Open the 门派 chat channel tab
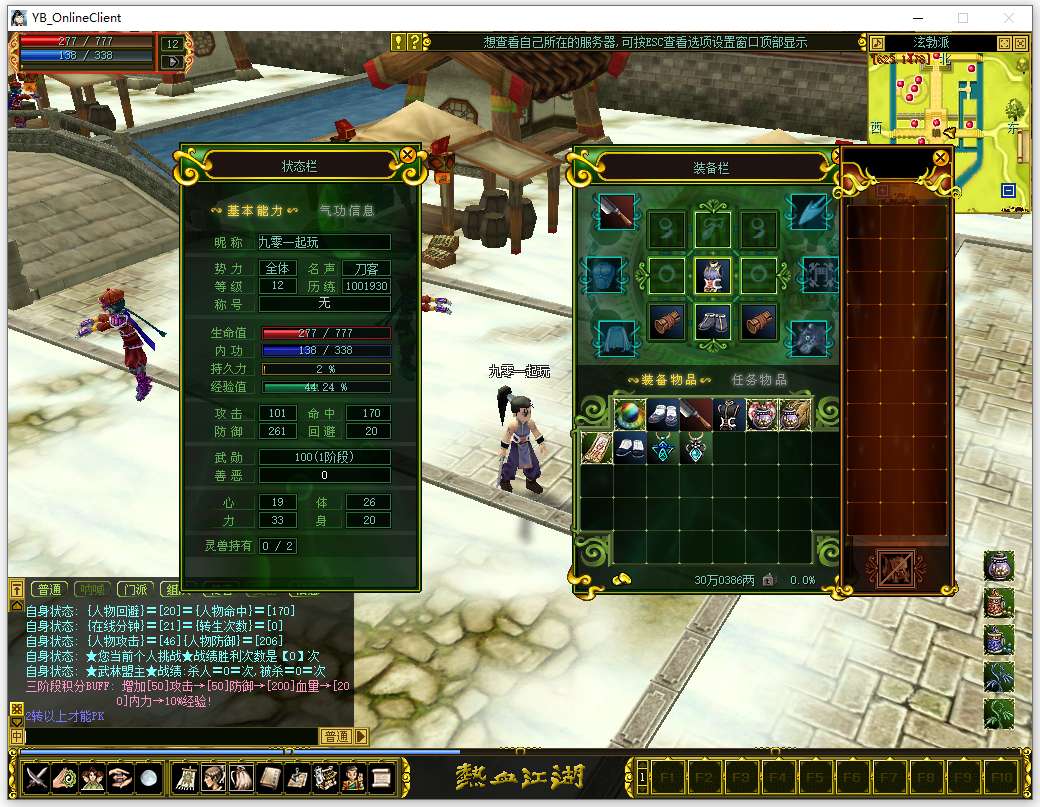Image resolution: width=1040 pixels, height=807 pixels. pyautogui.click(x=138, y=589)
